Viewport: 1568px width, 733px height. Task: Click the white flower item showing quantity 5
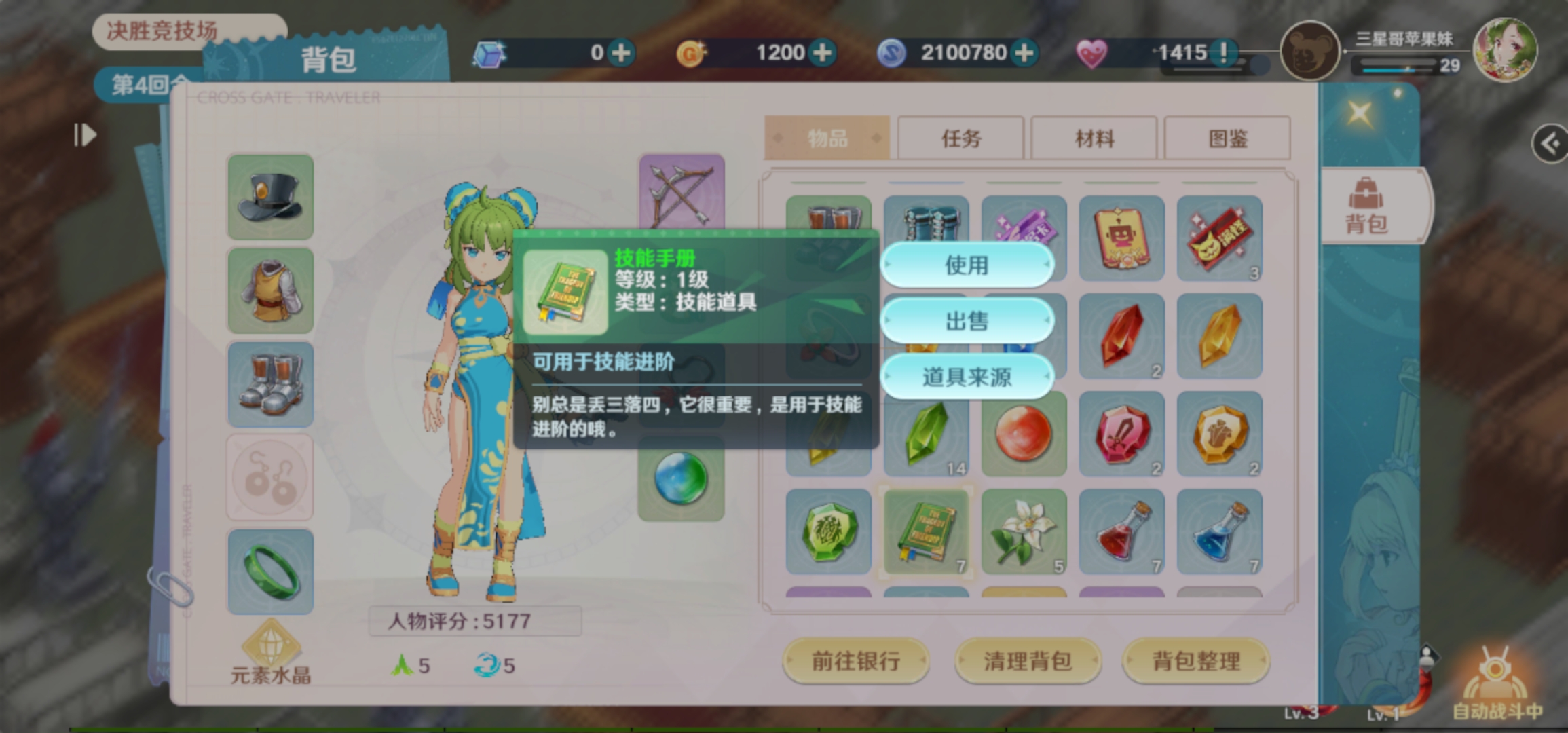pos(1024,531)
